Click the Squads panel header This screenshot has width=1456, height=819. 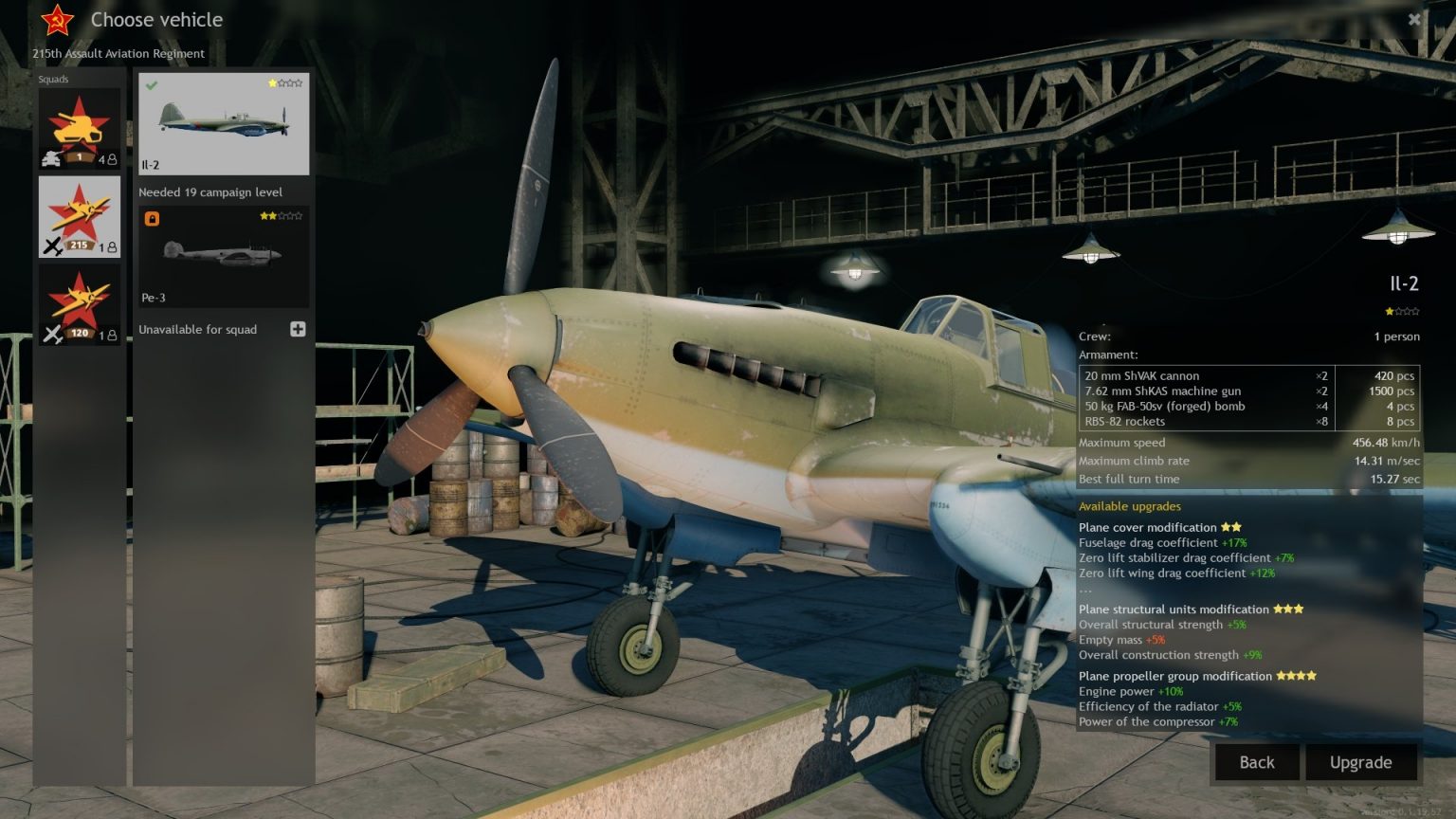point(53,79)
